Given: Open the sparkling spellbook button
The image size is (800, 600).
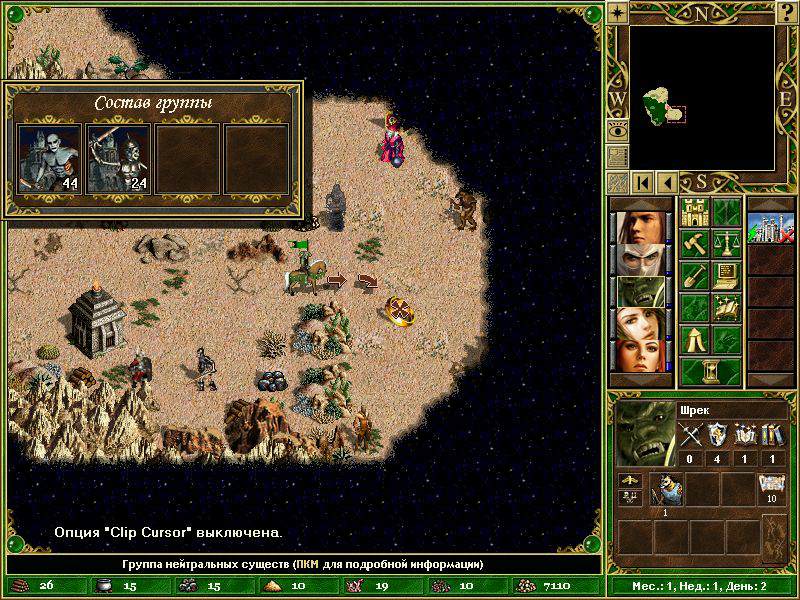Looking at the screenshot, I should [x=726, y=307].
